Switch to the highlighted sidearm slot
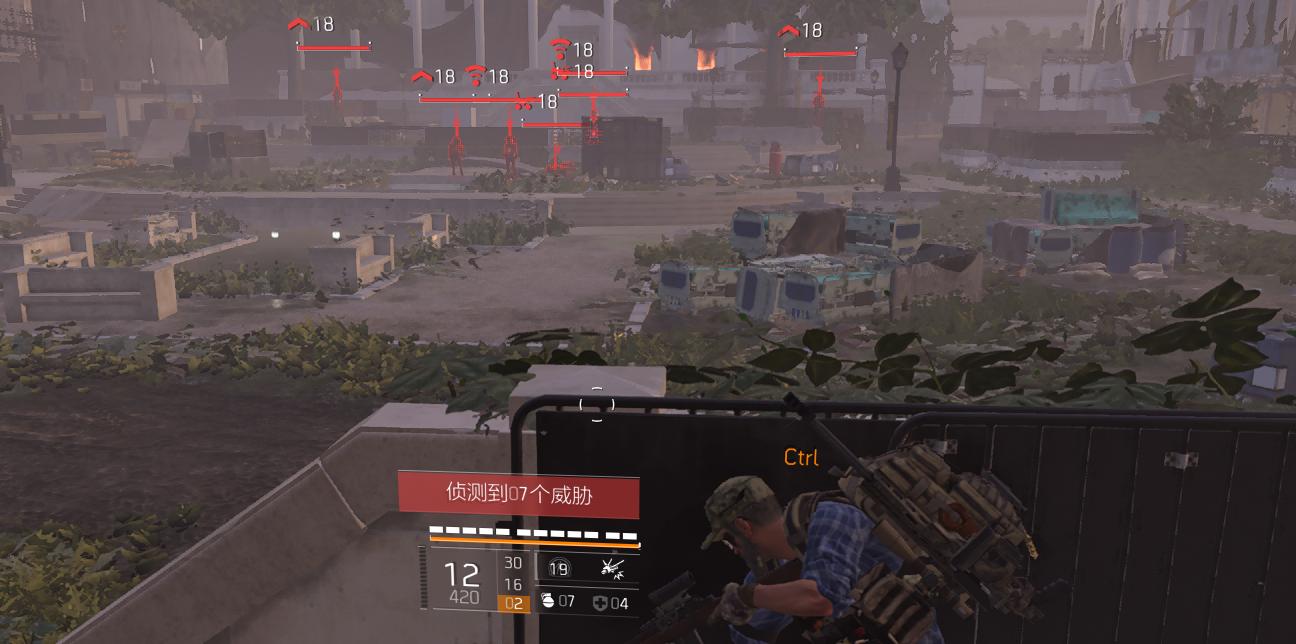1296x644 pixels. click(x=512, y=603)
